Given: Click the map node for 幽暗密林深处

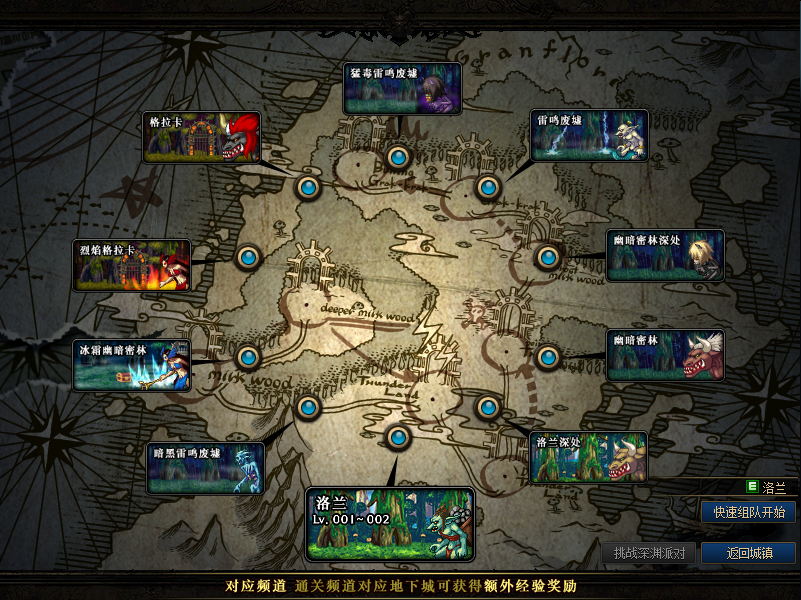Looking at the screenshot, I should coord(546,258).
